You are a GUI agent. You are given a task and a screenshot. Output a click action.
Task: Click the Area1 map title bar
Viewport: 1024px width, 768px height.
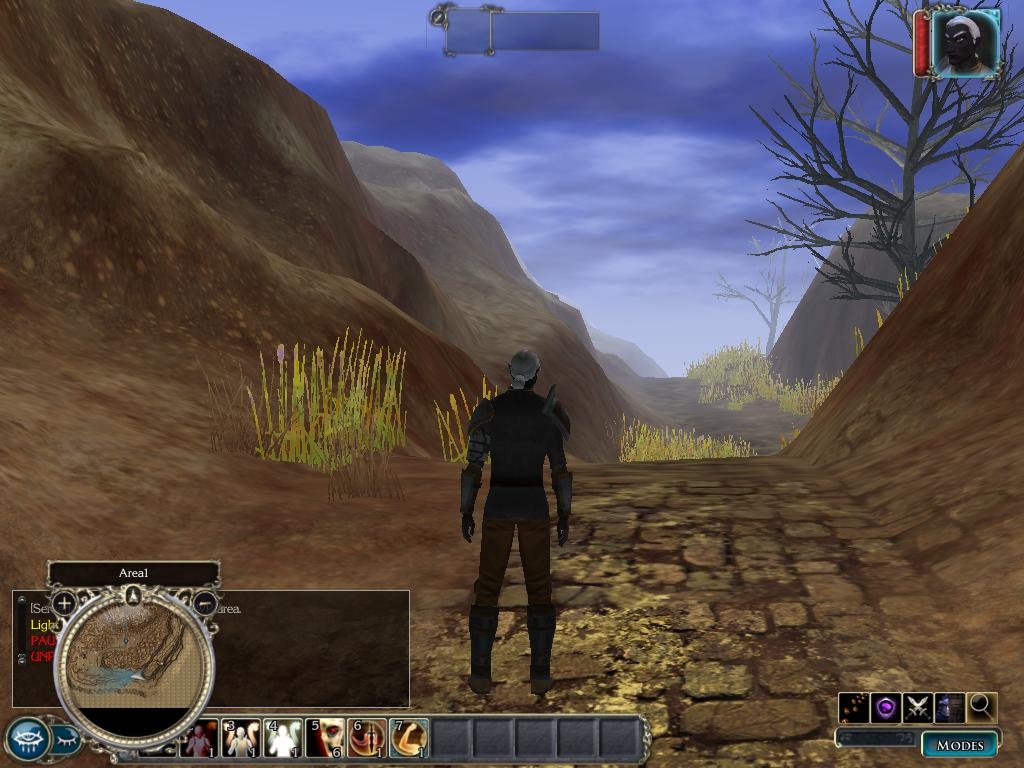(133, 573)
